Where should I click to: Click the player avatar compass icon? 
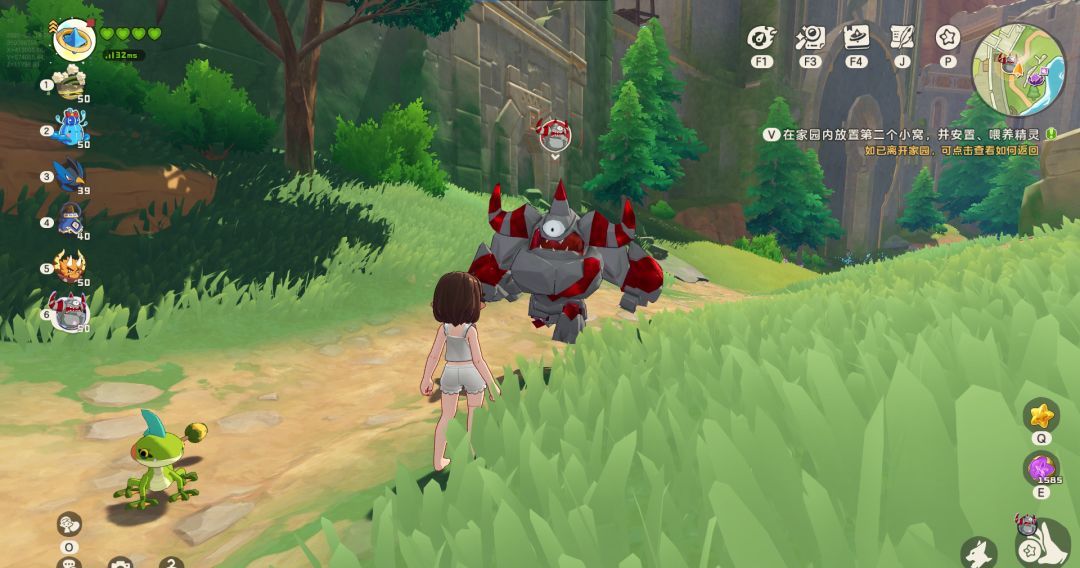click(73, 39)
